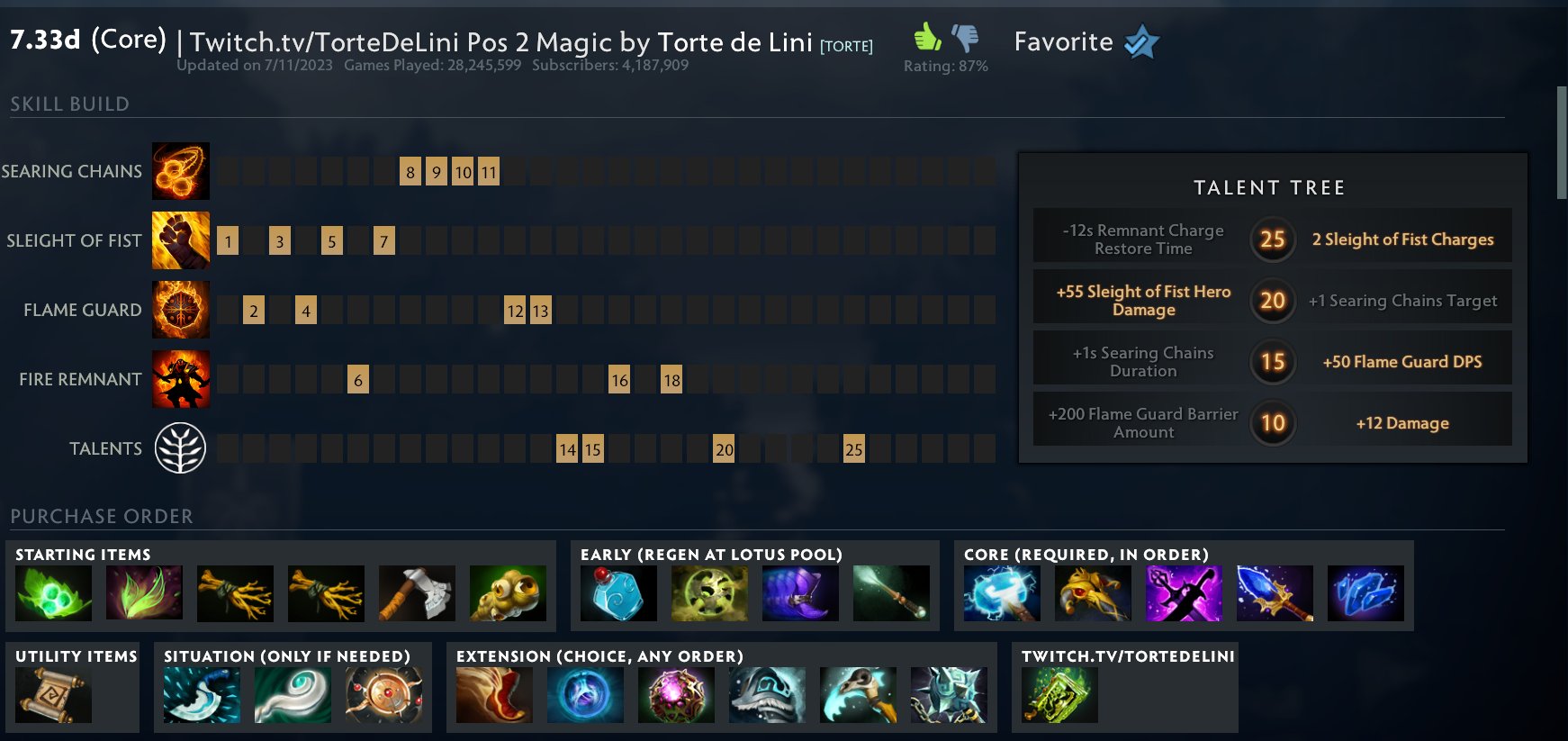Click the Town Portal Scroll utility item

(54, 693)
